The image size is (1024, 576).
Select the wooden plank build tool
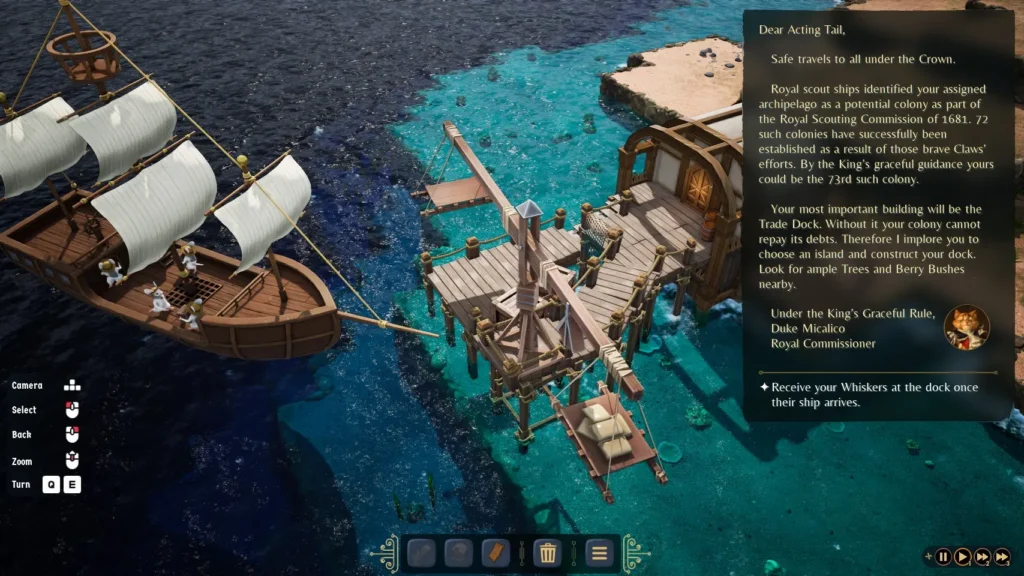[x=496, y=552]
